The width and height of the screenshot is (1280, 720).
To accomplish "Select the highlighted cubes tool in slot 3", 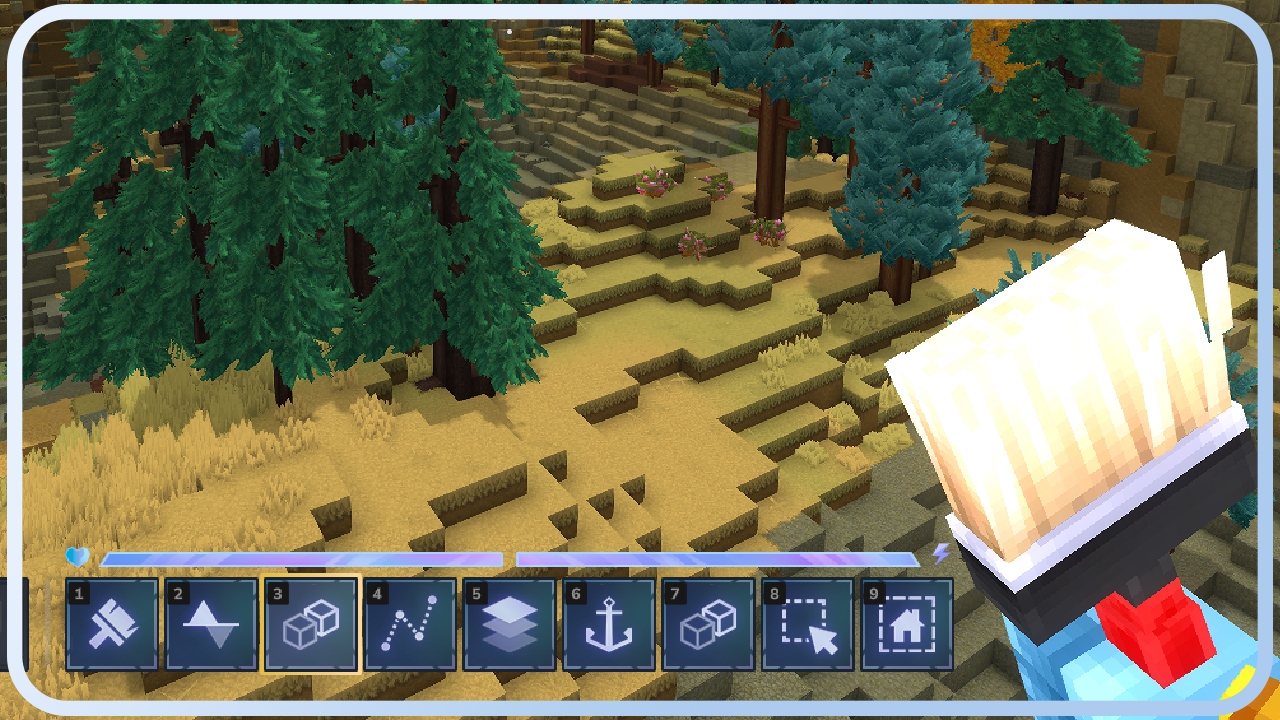I will 311,625.
